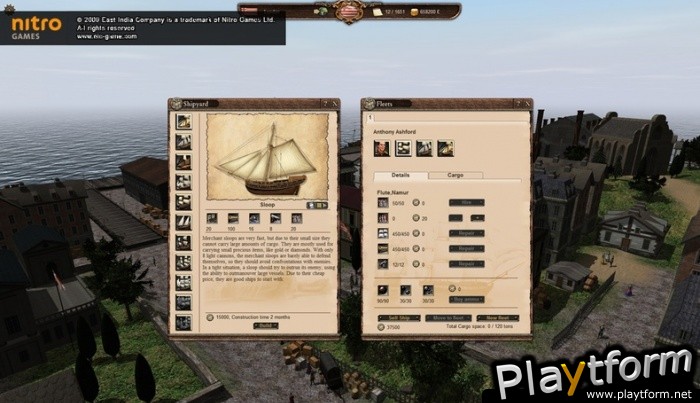
Task: Switch to the Cargo tab
Action: click(x=455, y=175)
